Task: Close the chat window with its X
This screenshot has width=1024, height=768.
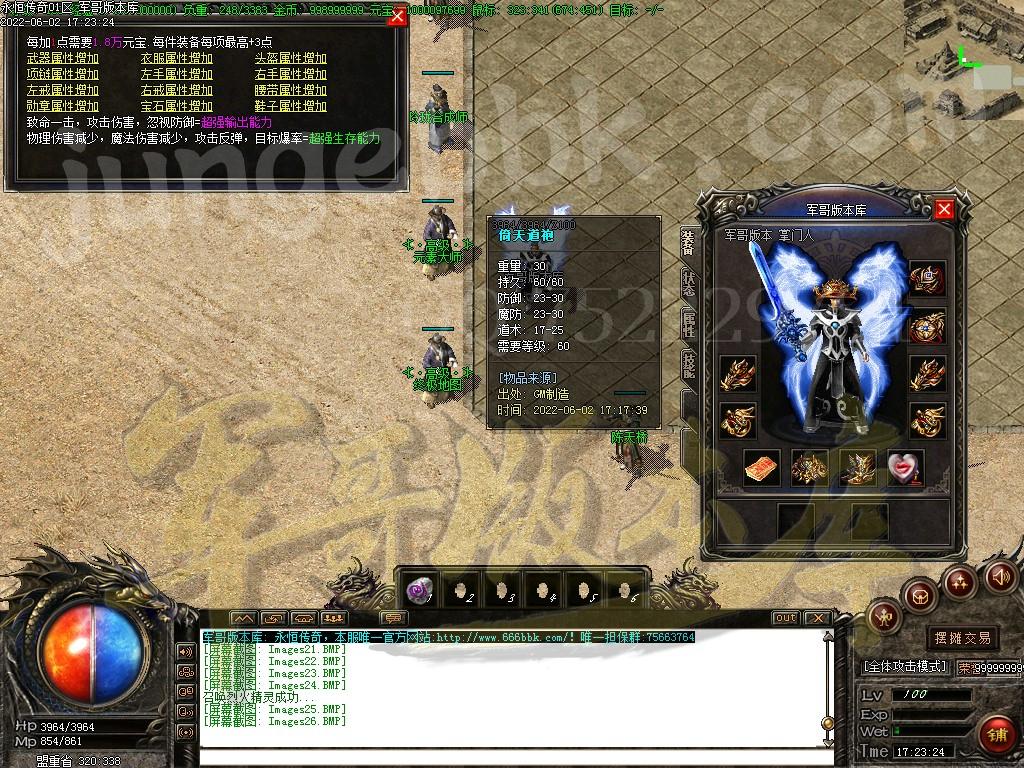Action: coord(817,618)
